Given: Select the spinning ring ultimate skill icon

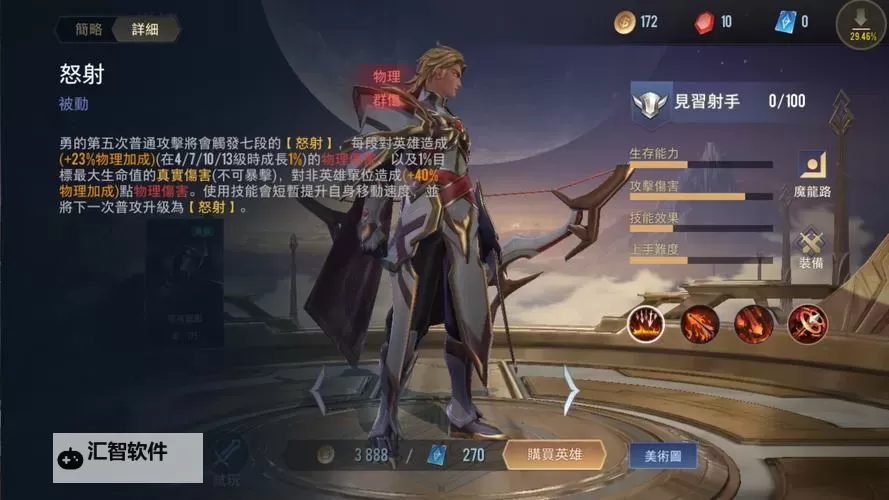Looking at the screenshot, I should coord(806,324).
